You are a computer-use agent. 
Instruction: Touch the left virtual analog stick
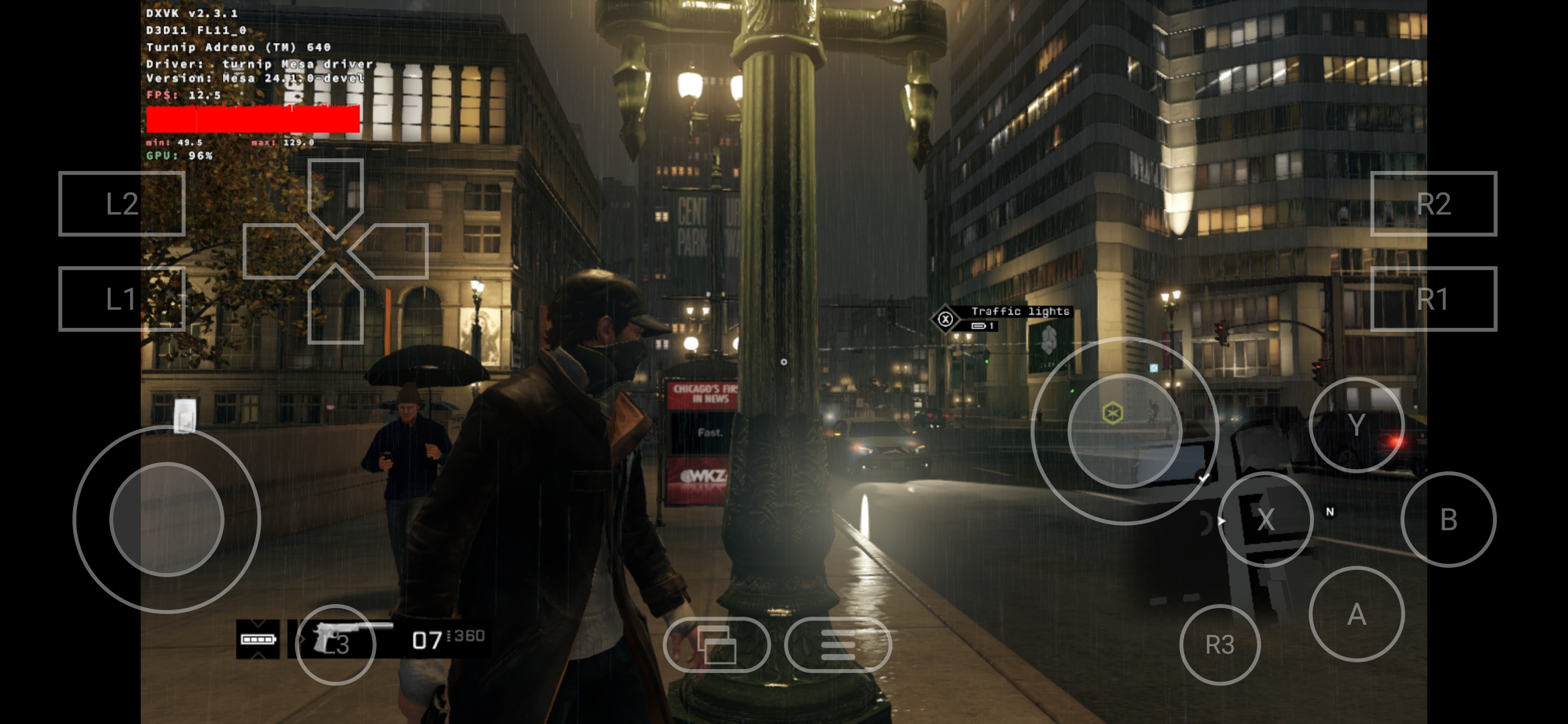tap(166, 520)
